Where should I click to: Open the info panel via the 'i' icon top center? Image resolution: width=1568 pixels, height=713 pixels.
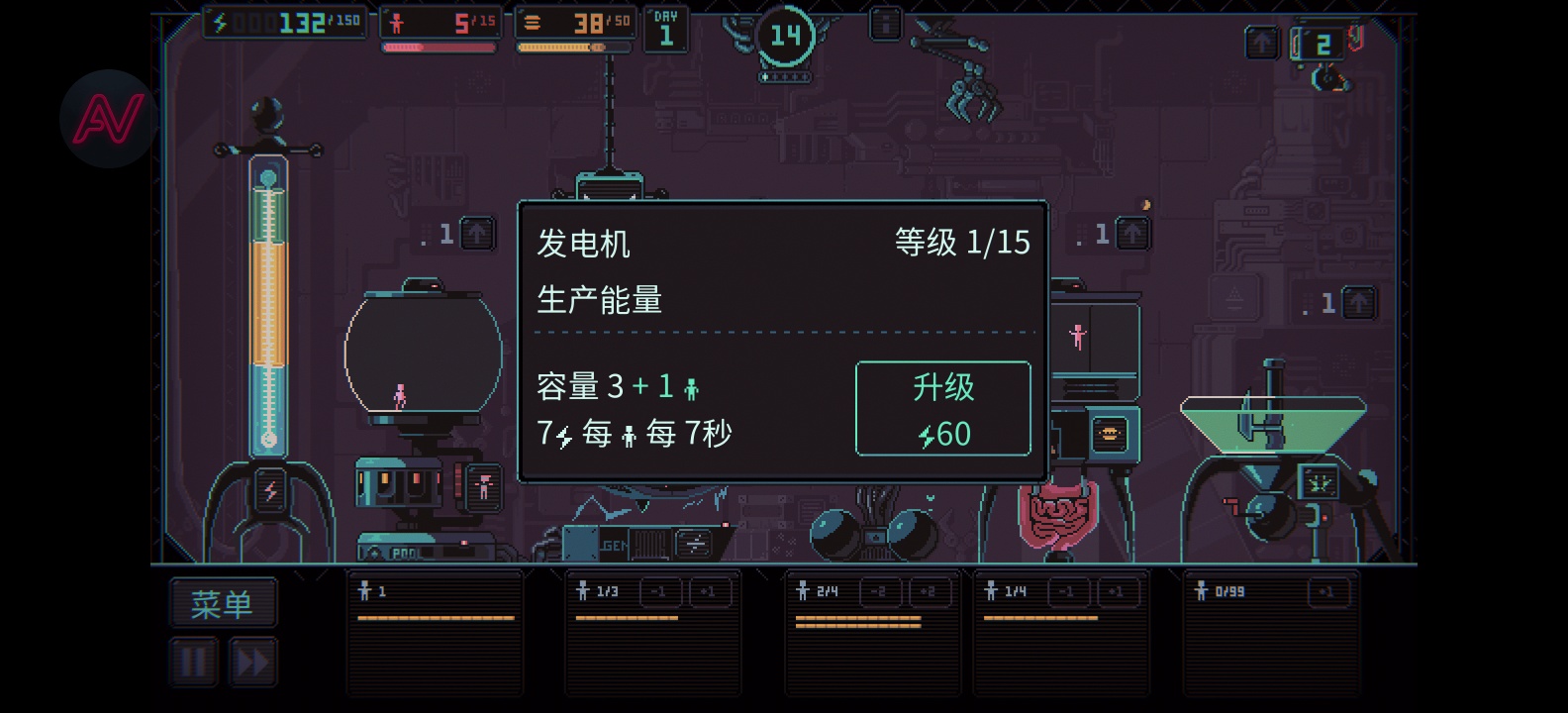coord(883,22)
